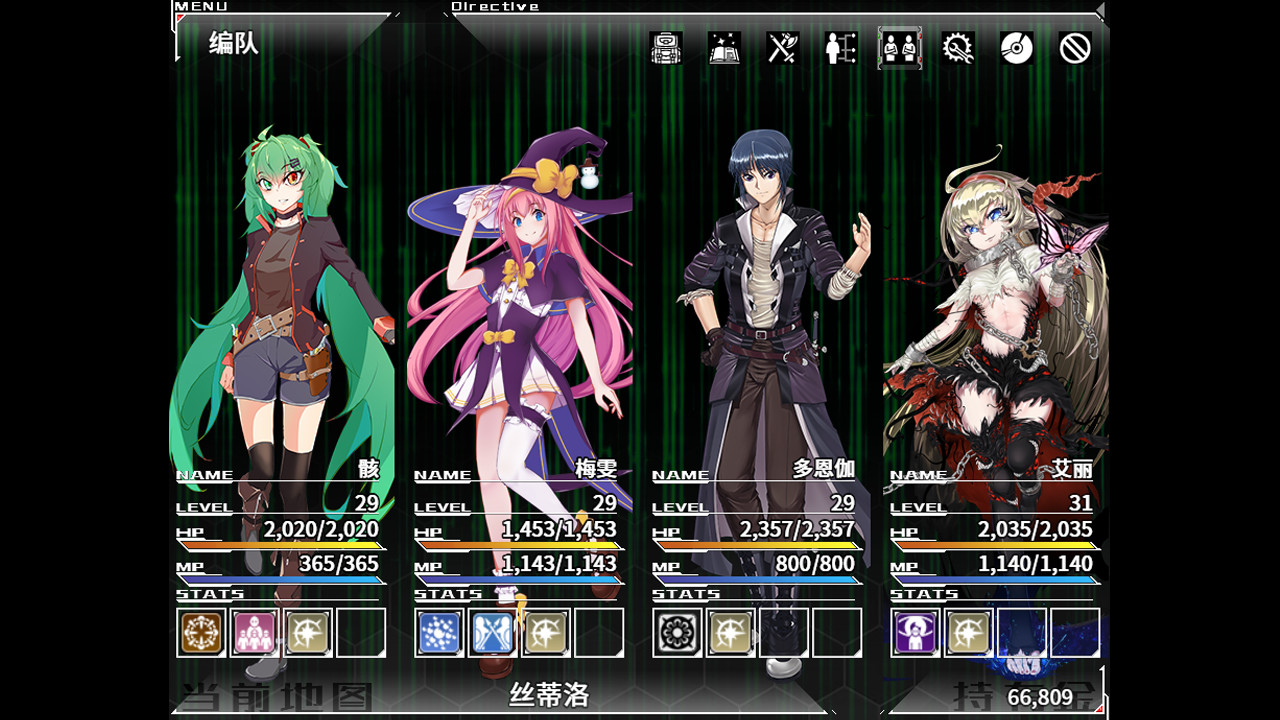Viewport: 1280px width, 720px height.
Task: Inspect the purple buff icon under 艾丽
Action: tap(917, 633)
